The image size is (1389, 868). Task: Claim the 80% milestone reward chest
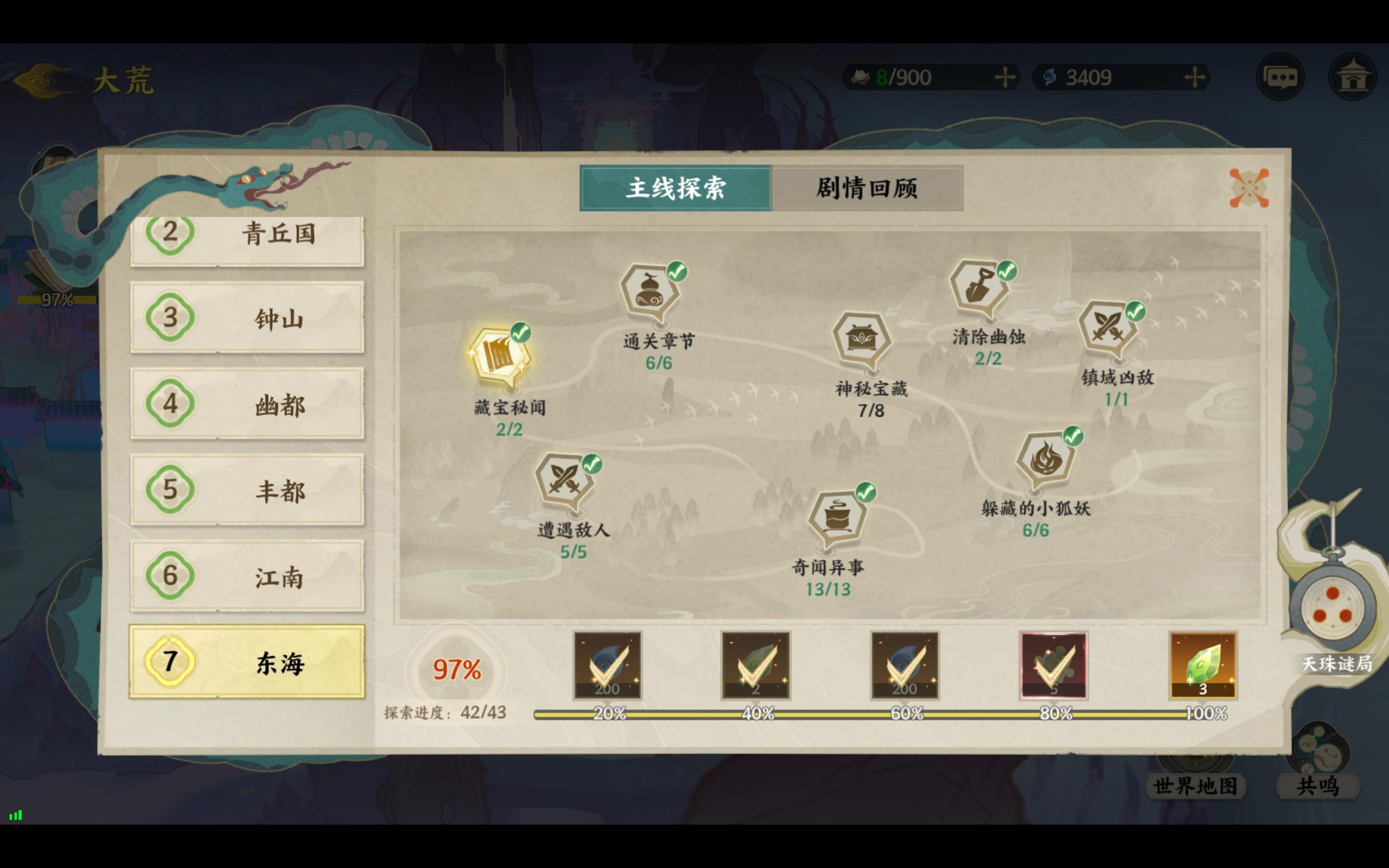[1055, 666]
